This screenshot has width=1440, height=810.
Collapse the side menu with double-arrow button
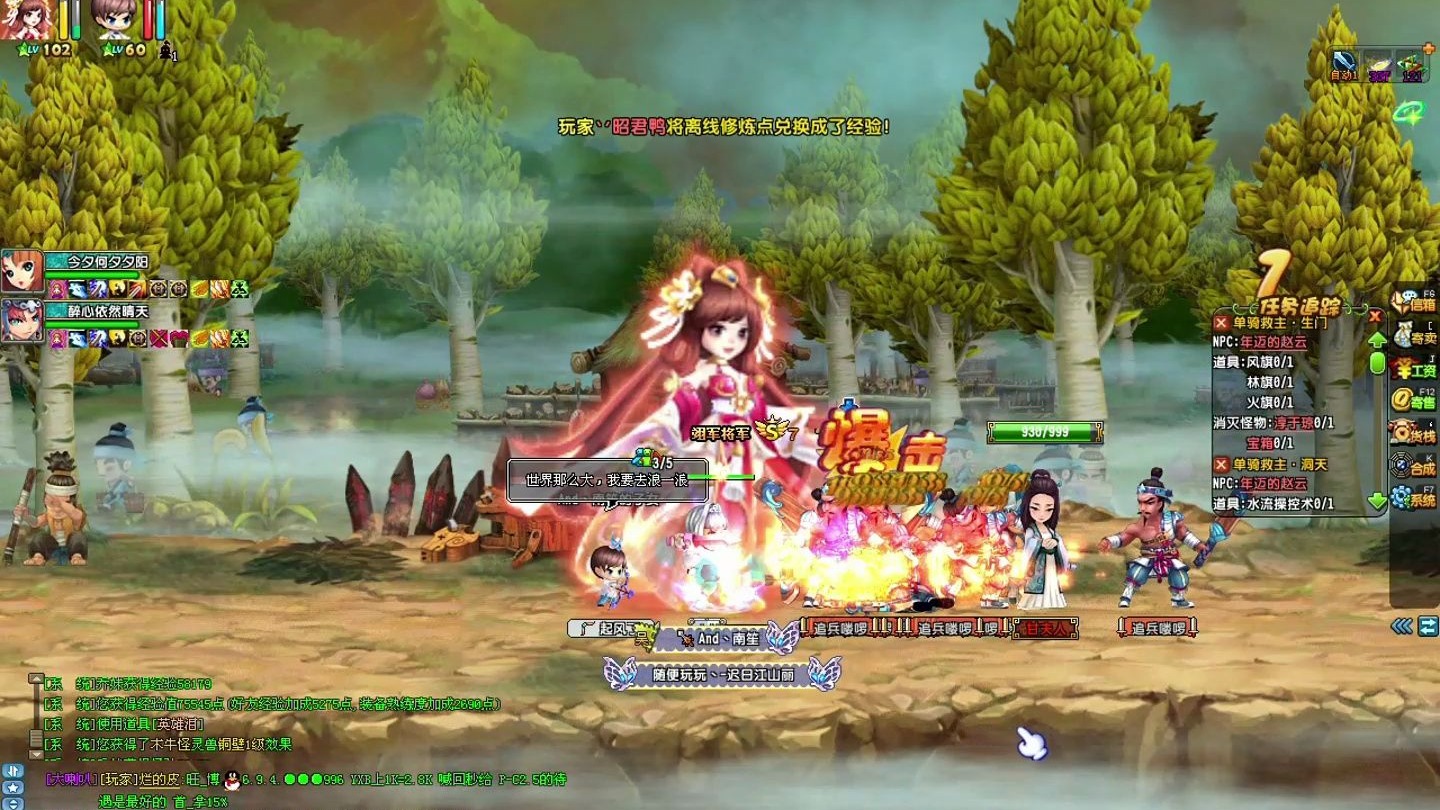[1402, 626]
